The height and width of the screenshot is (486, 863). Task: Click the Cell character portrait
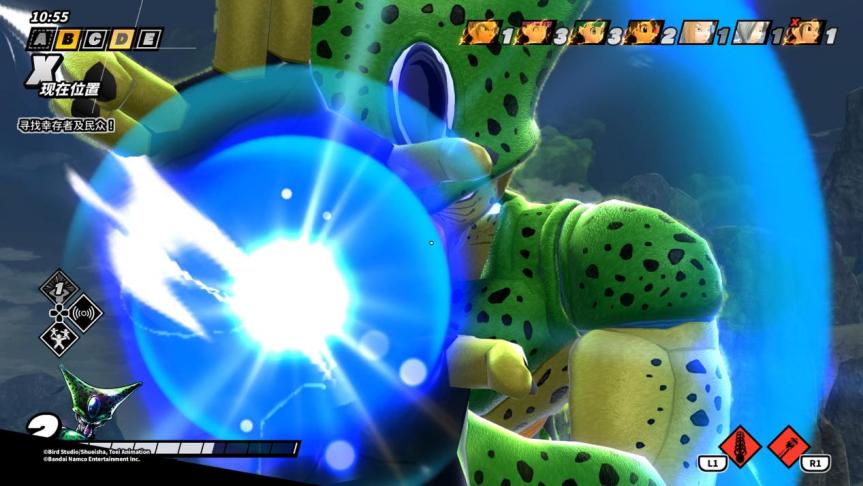pos(92,403)
